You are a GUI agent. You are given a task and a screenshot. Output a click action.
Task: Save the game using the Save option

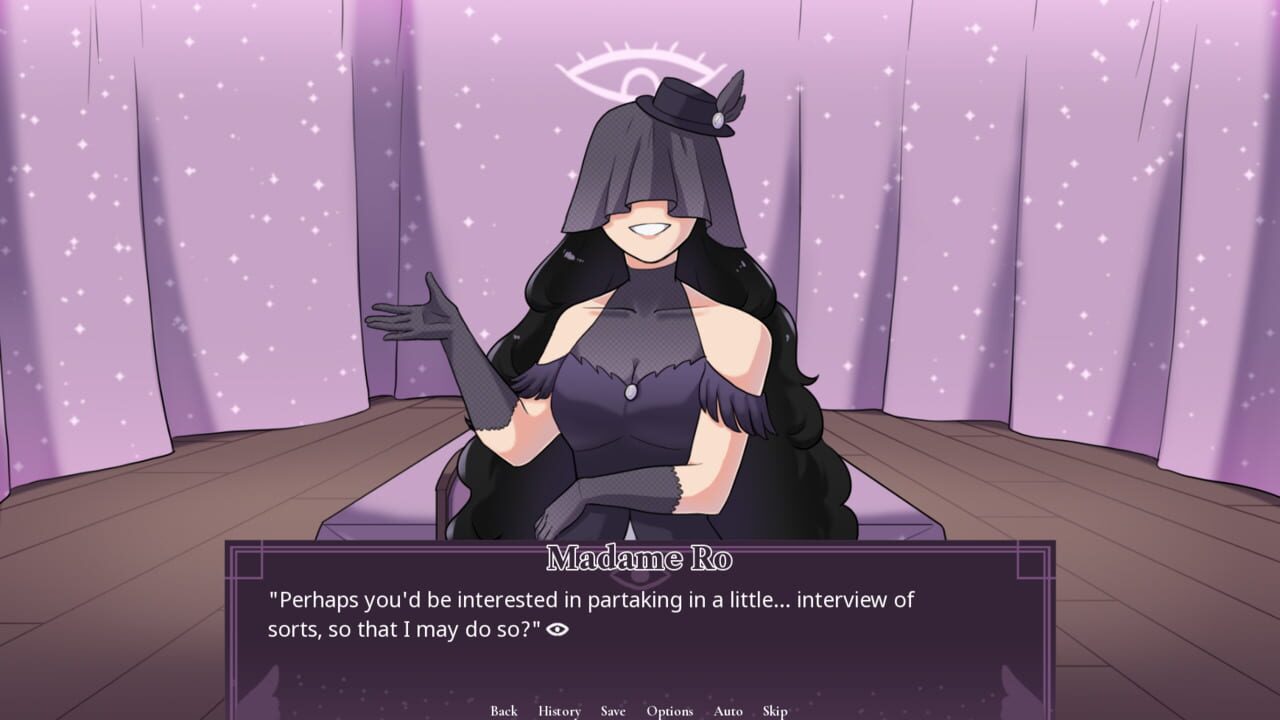coord(612,711)
